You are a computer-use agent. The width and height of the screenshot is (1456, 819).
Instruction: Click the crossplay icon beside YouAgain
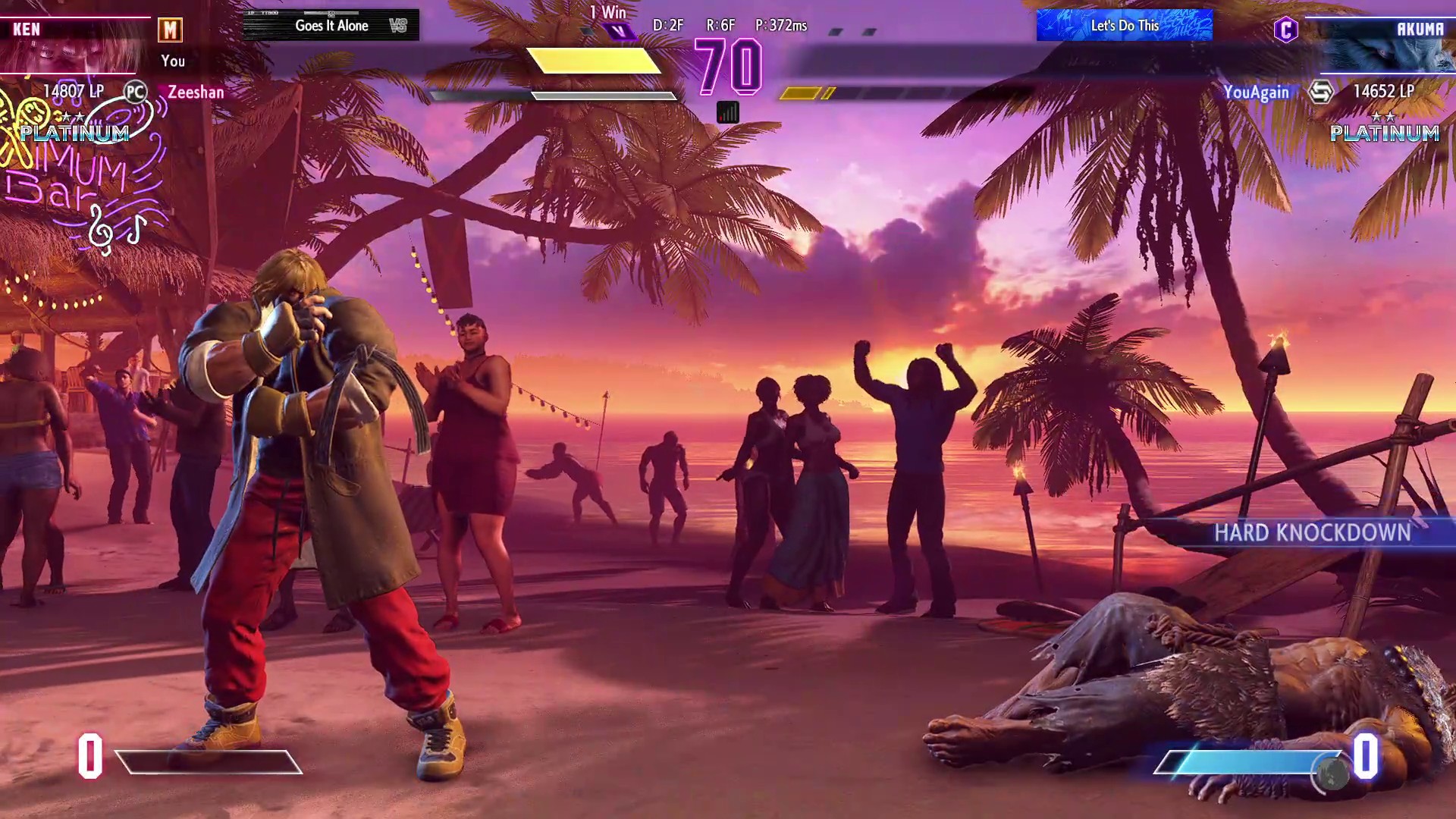(x=1320, y=93)
